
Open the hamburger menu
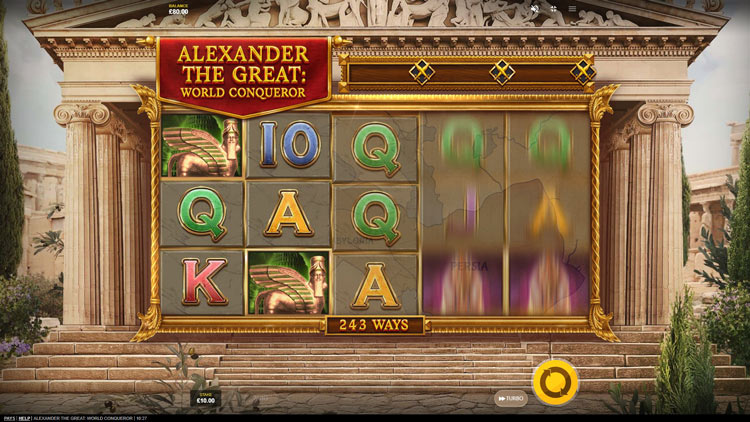coord(572,9)
